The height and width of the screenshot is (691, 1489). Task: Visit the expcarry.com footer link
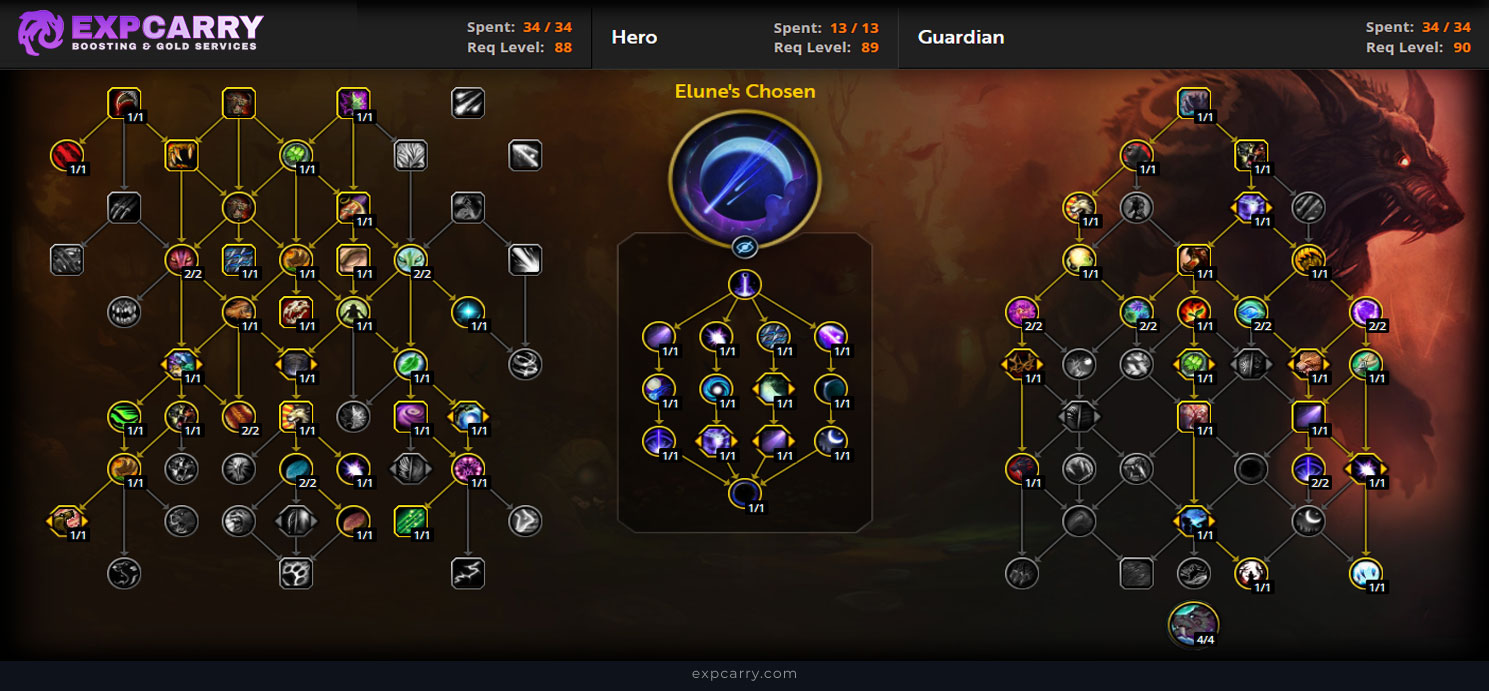click(x=744, y=674)
